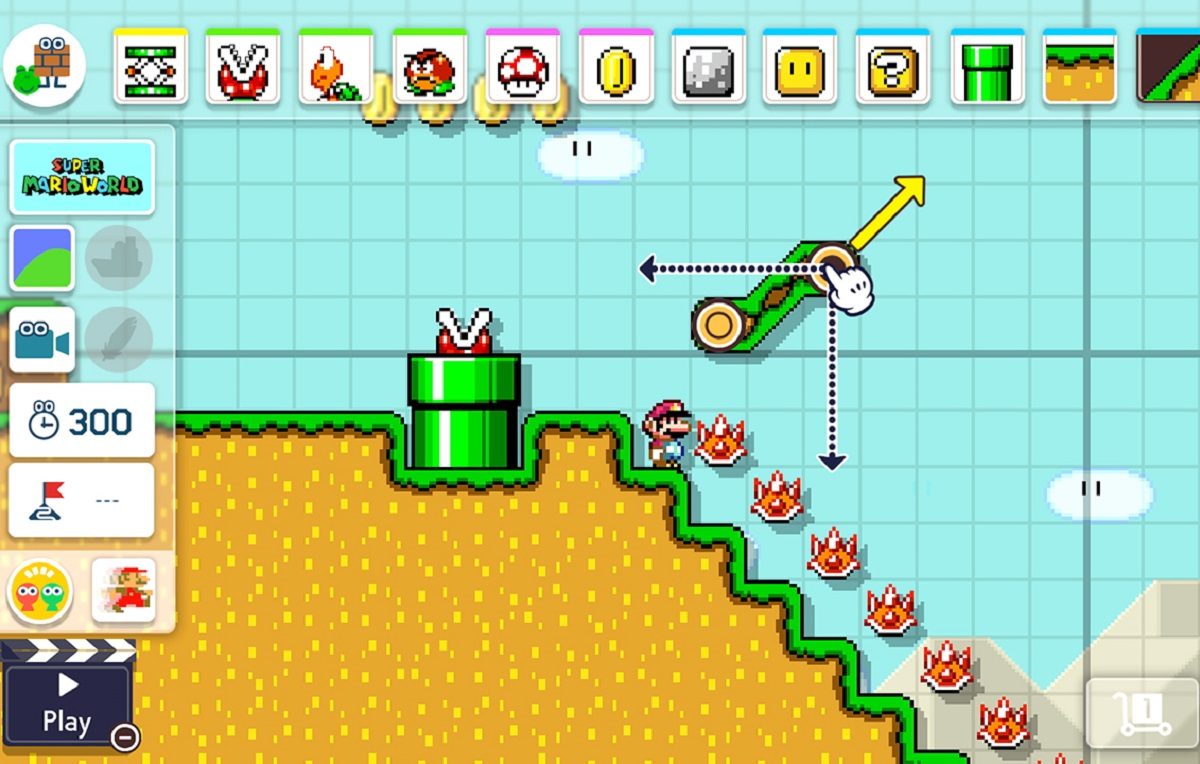The width and height of the screenshot is (1200, 764).
Task: Open the 300 timer setting
Action: click(x=82, y=421)
